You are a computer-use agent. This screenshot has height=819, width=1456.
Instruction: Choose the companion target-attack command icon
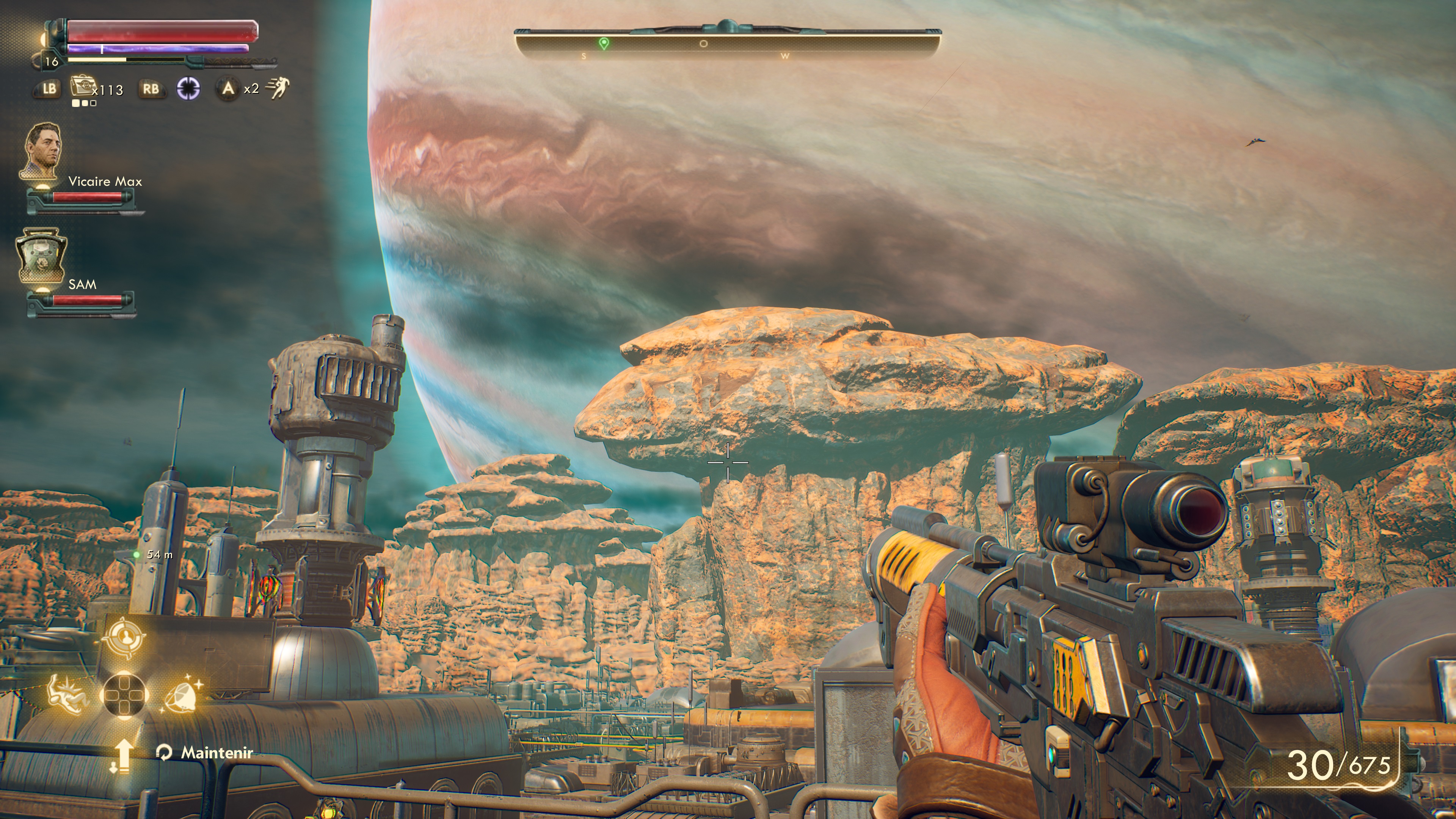point(124,637)
